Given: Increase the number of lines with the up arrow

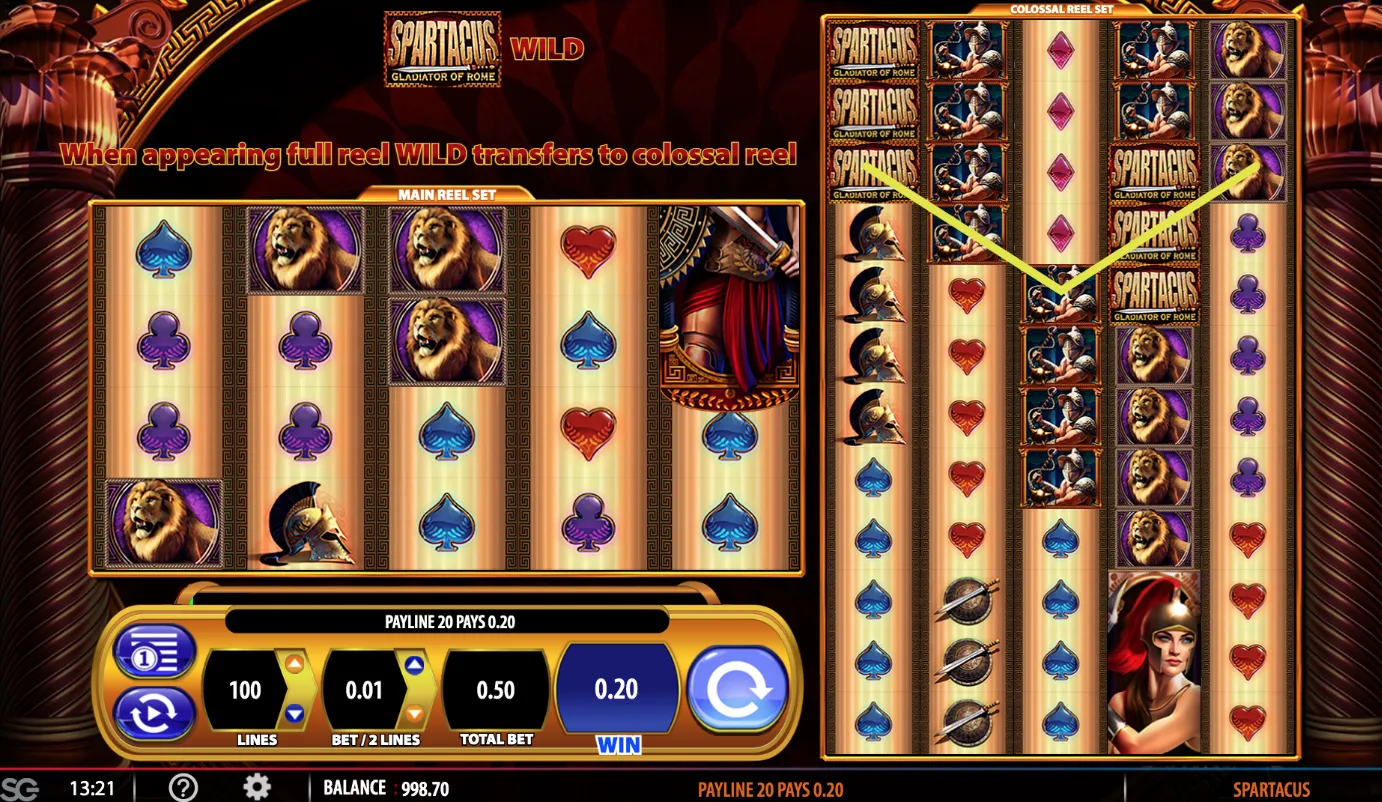Looking at the screenshot, I should tap(295, 662).
